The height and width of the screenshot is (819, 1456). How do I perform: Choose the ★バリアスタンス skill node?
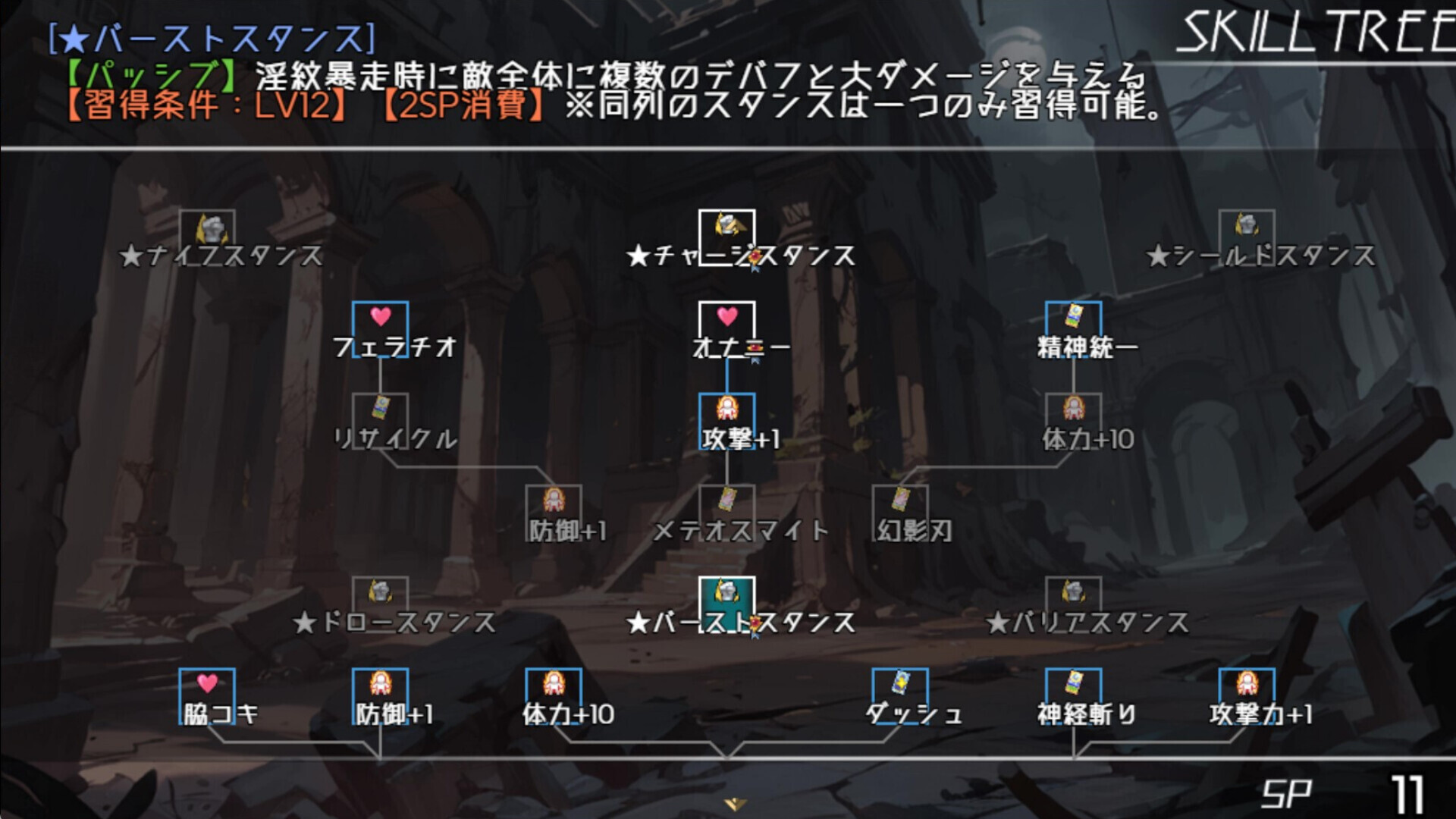(1073, 596)
